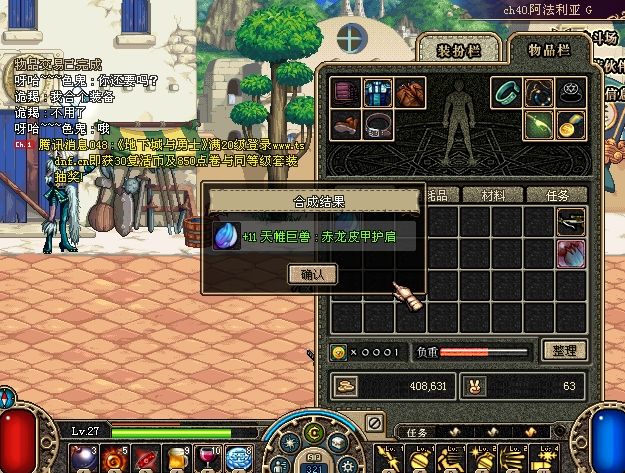Select the 材料 materials category
Image resolution: width=625 pixels, height=473 pixels.
coord(493,195)
